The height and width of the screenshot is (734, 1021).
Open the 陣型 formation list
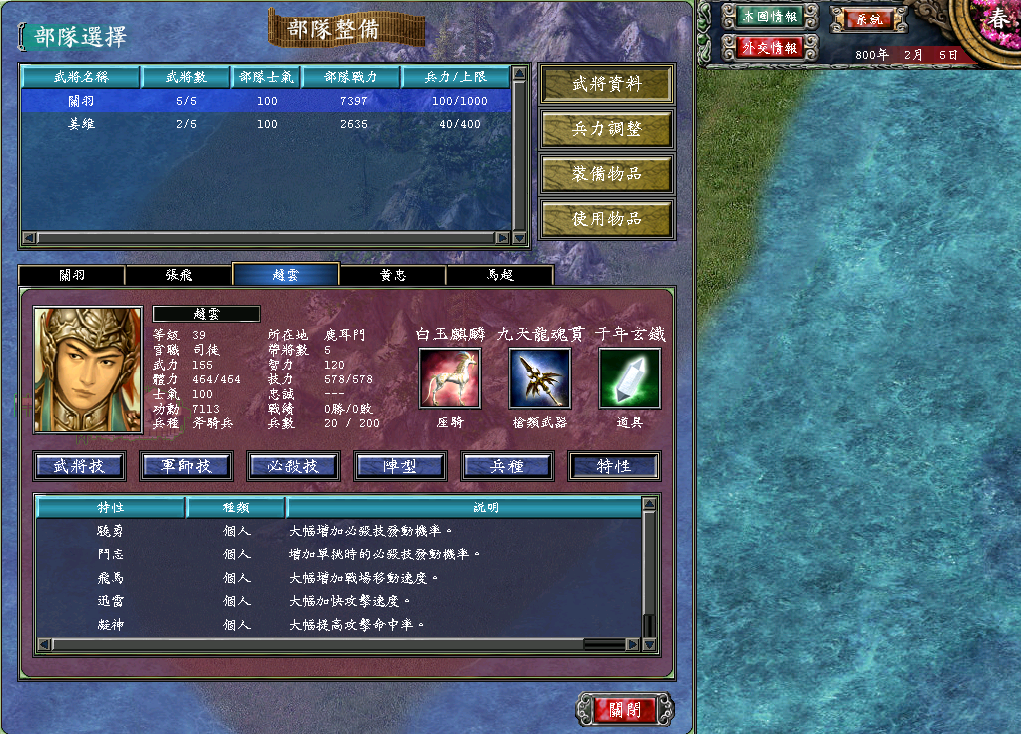(x=400, y=466)
